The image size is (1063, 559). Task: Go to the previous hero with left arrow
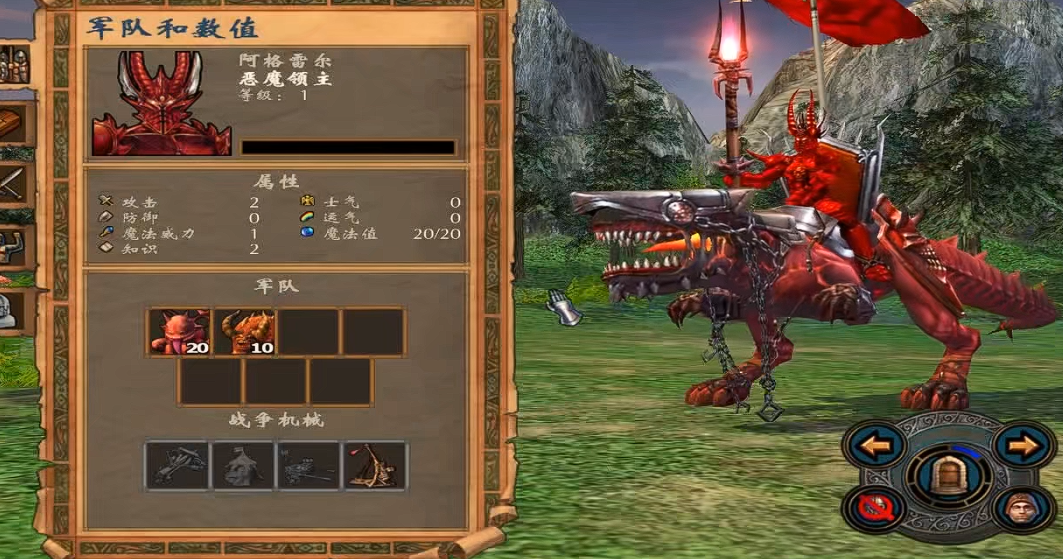pos(875,443)
